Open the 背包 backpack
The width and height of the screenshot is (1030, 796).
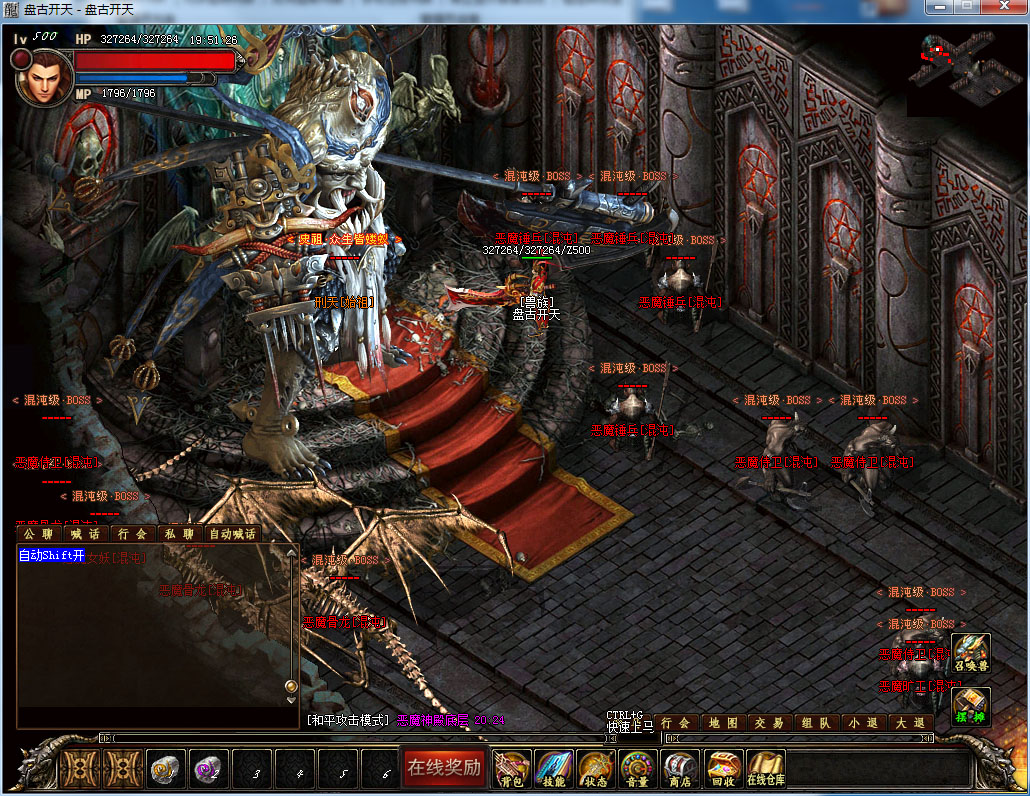pos(512,769)
